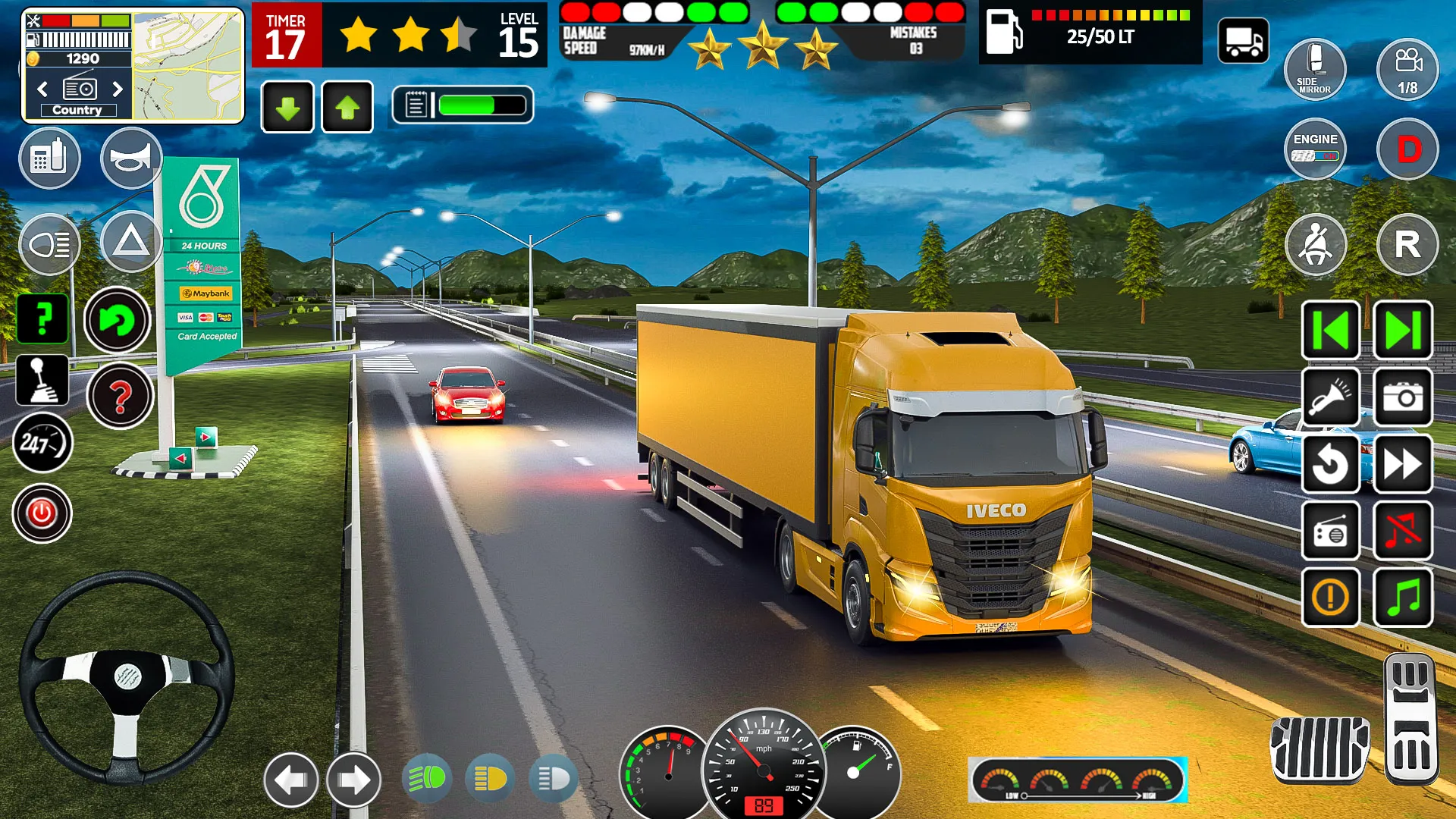Grab the steering wheel
Screen dimensions: 1456x819
(127, 681)
